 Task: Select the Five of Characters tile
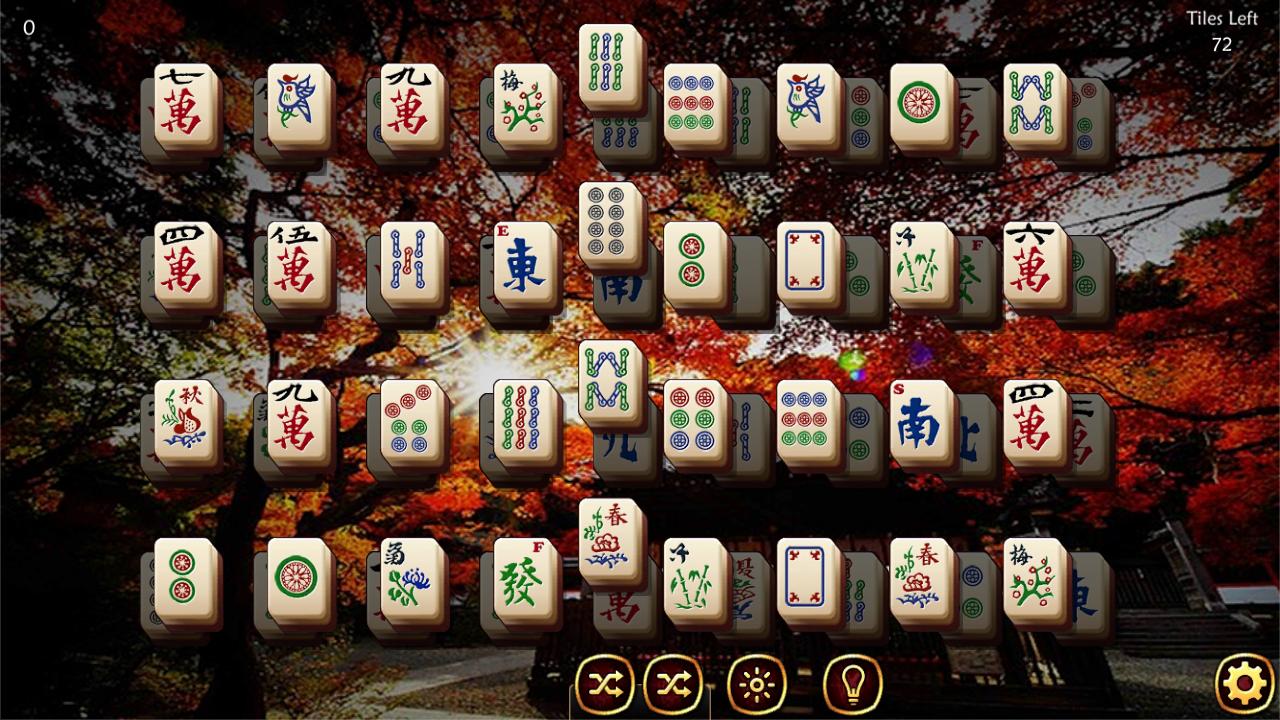[295, 262]
